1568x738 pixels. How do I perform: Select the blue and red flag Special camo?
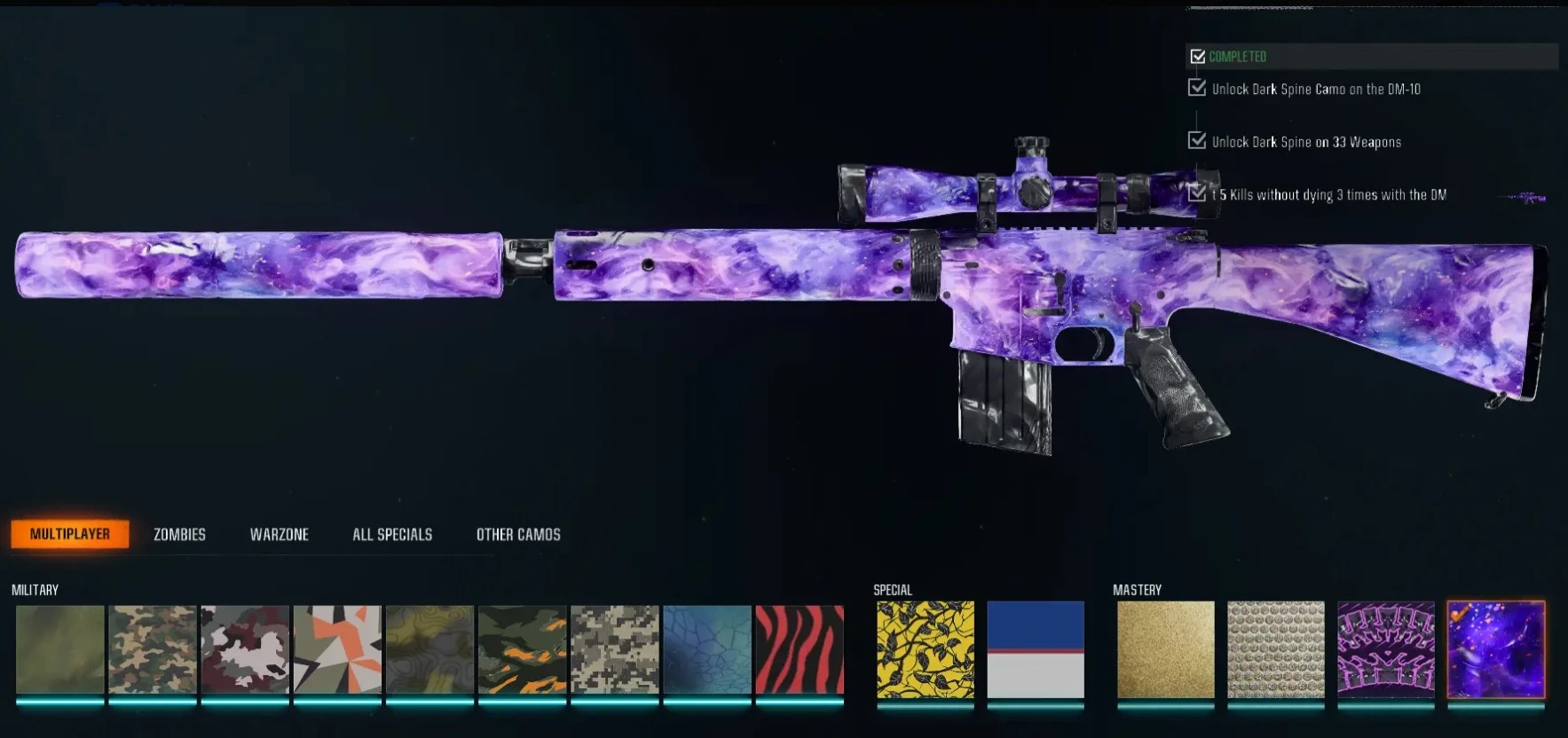click(x=1035, y=652)
